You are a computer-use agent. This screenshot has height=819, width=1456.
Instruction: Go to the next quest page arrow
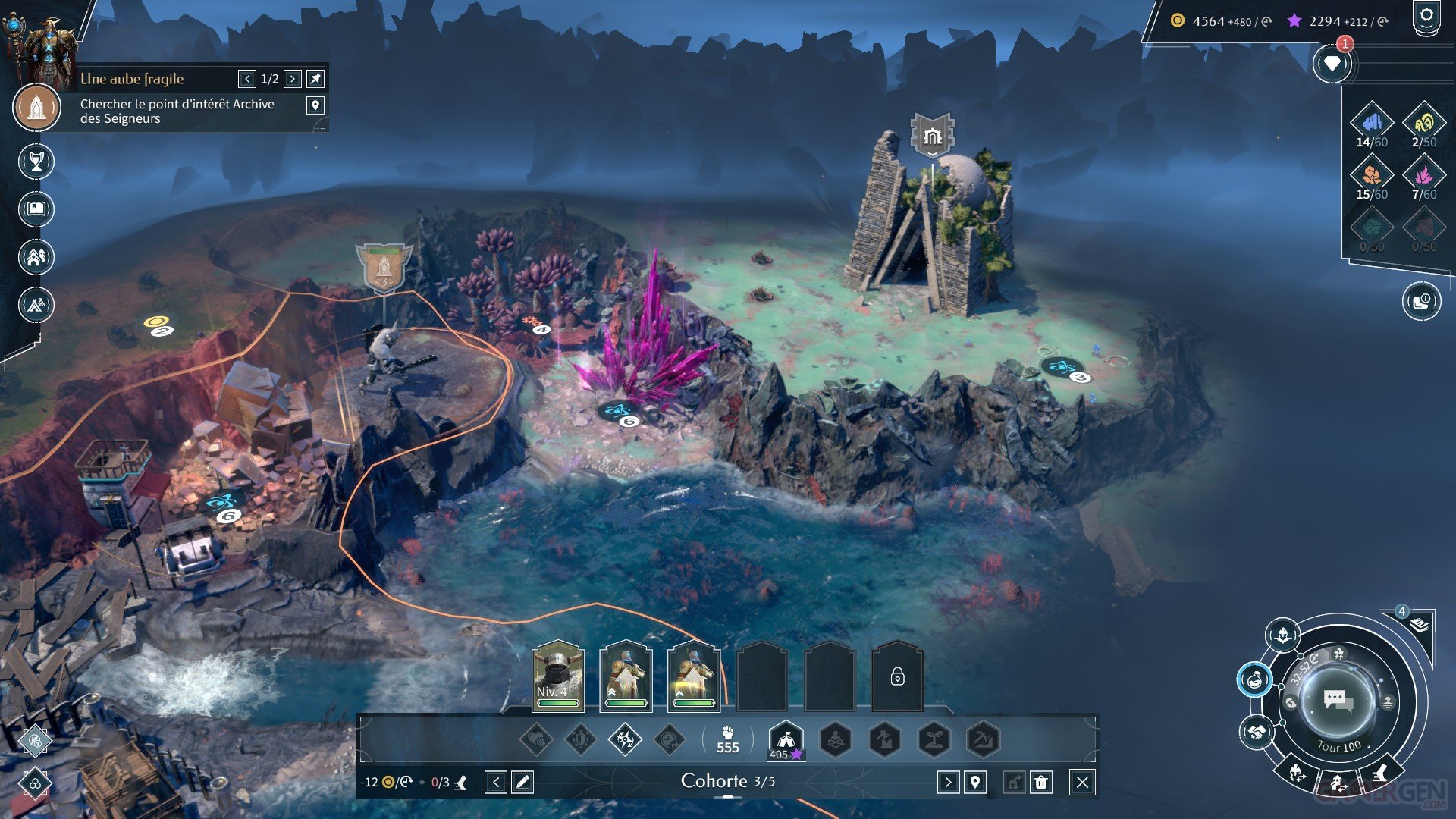(293, 79)
